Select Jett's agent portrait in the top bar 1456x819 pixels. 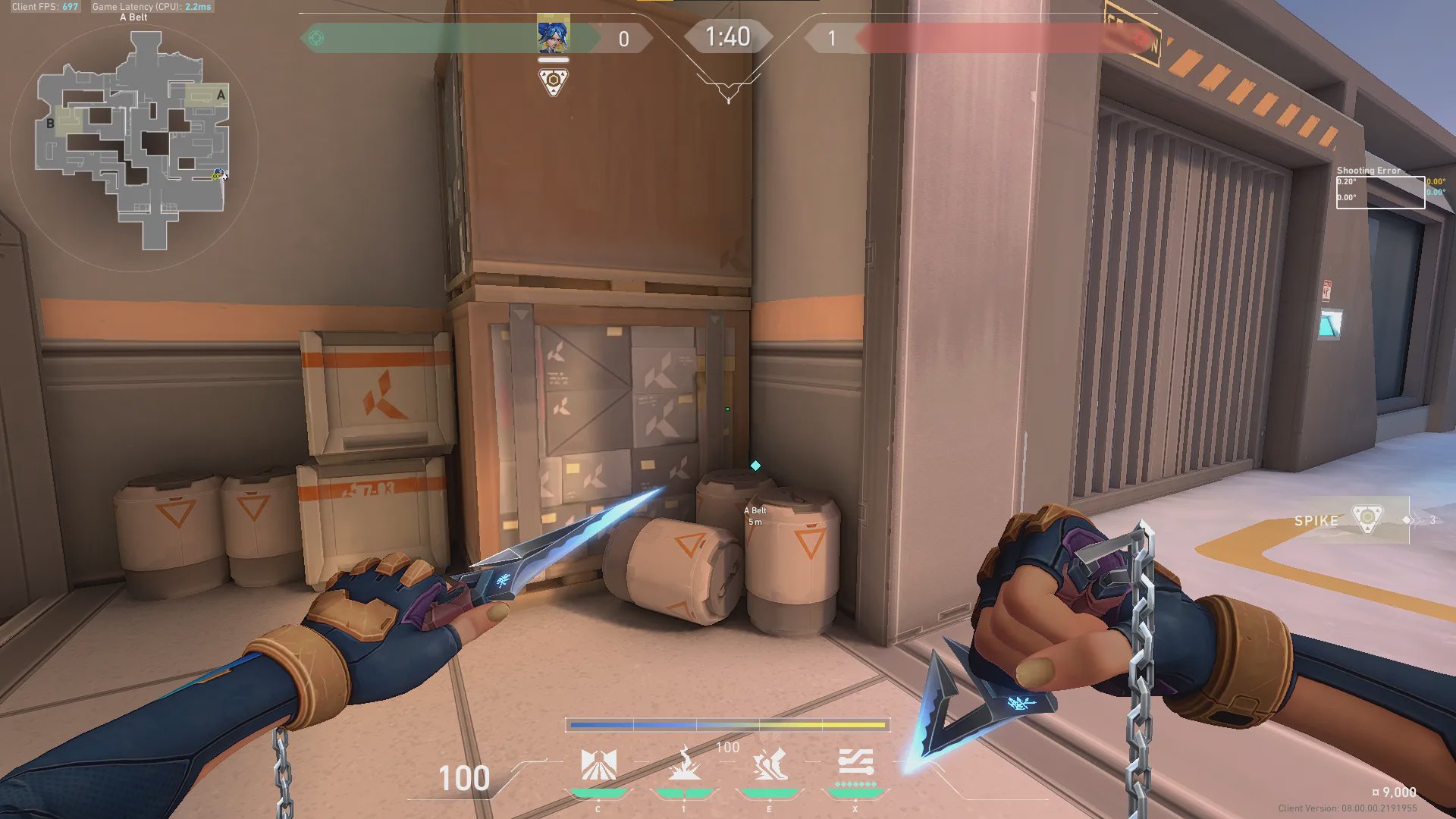click(x=553, y=35)
